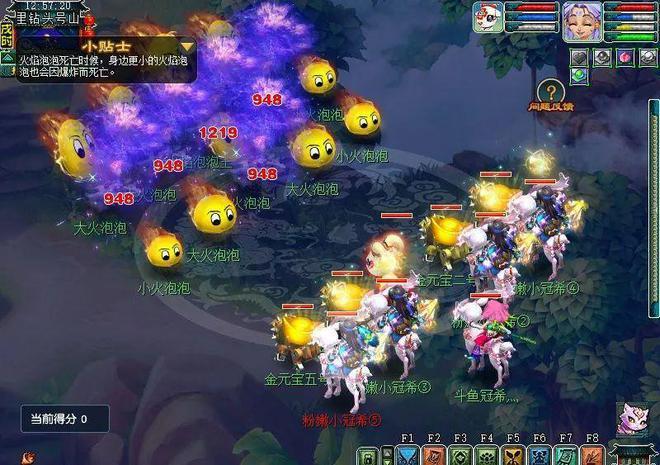Viewport: 660px width, 465px height.
Task: Use the F7 teal skill icon
Action: 566,456
